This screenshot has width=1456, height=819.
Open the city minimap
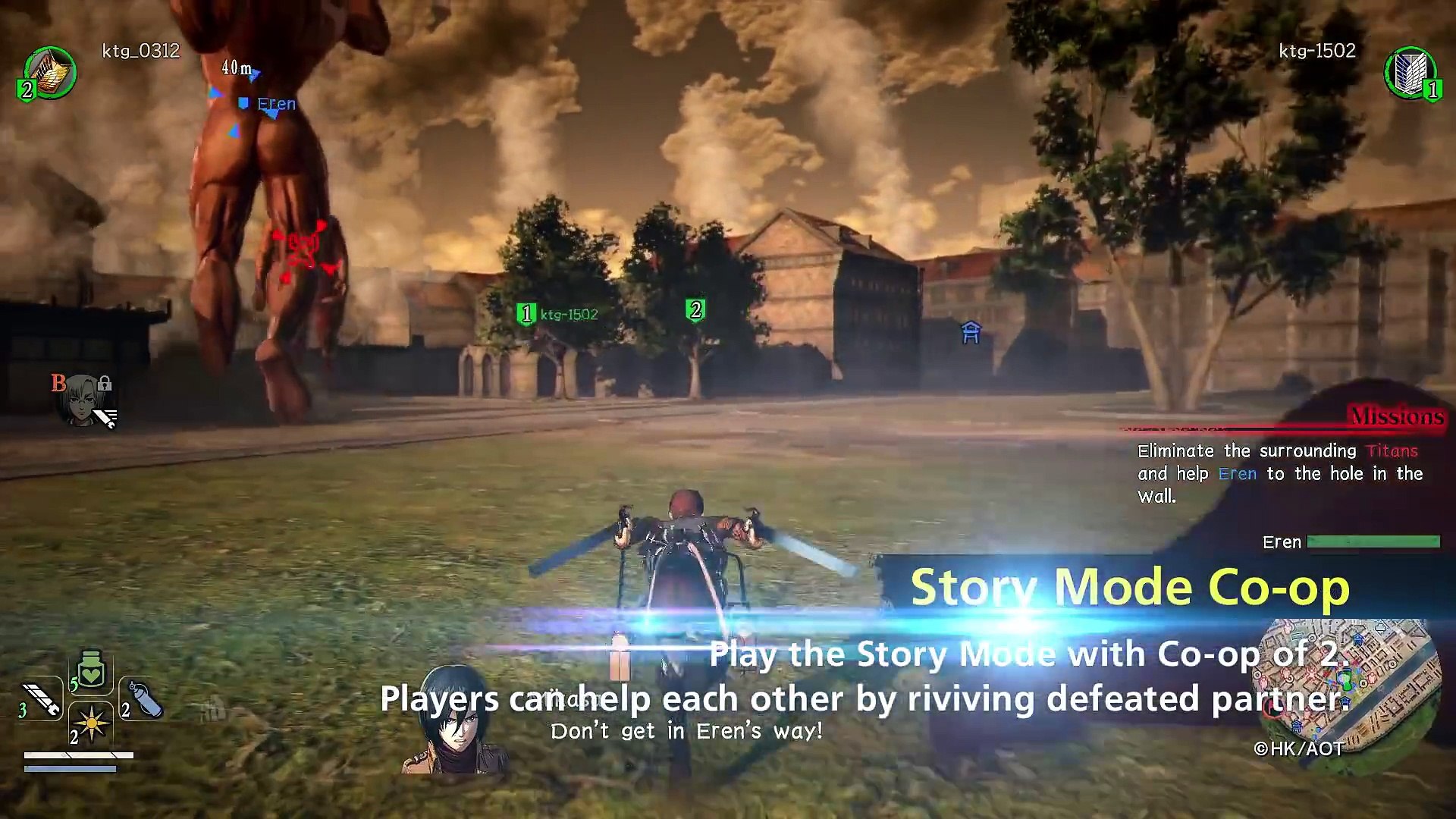click(x=1350, y=682)
